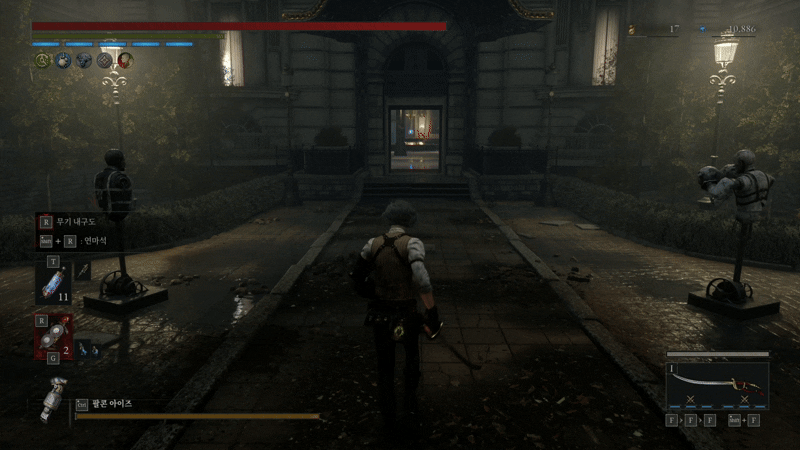Click the diamond-shaped status buff icon
This screenshot has height=450, width=800.
pyautogui.click(x=104, y=61)
